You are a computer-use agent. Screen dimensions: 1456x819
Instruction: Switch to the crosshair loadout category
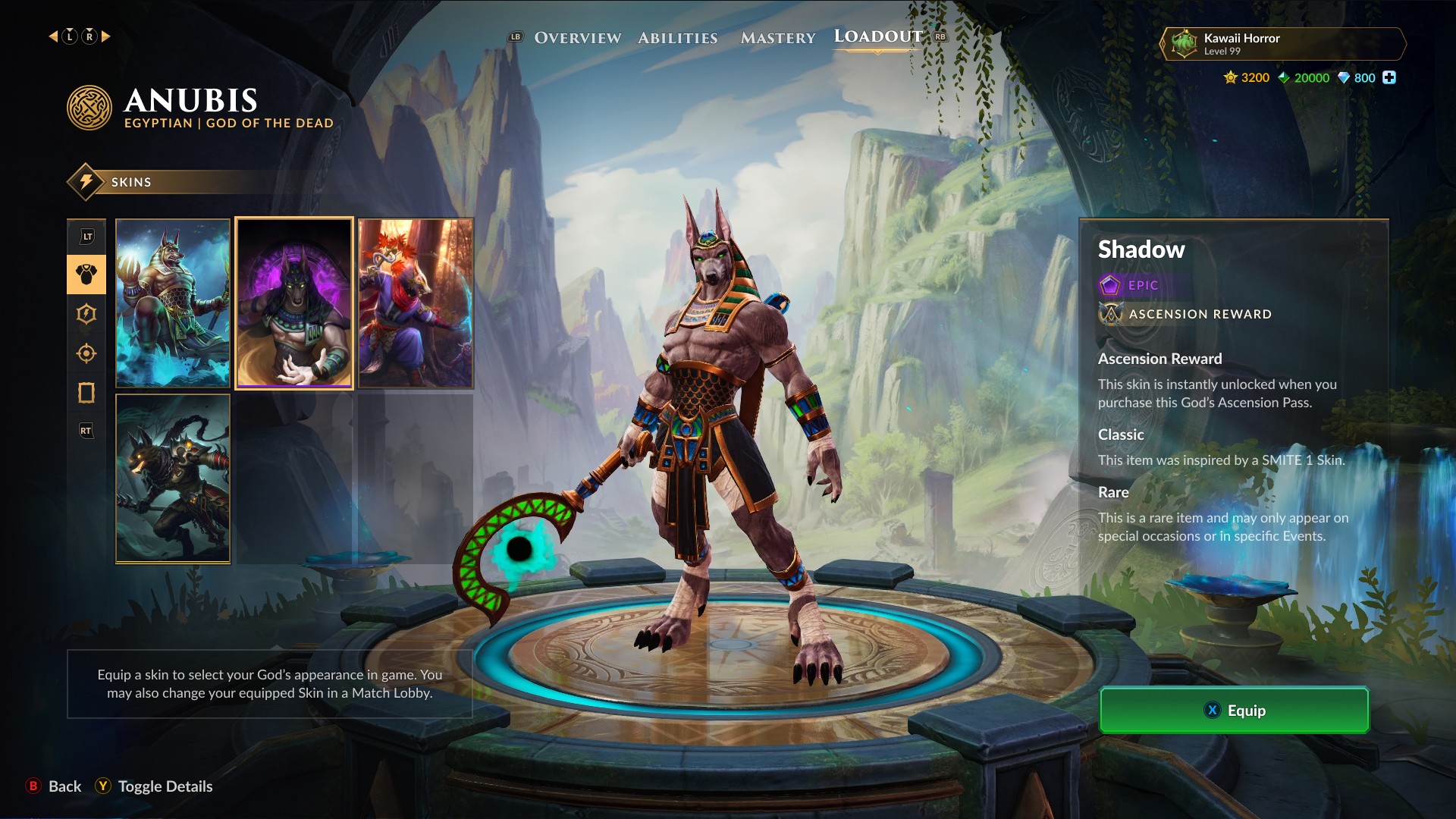tap(86, 353)
